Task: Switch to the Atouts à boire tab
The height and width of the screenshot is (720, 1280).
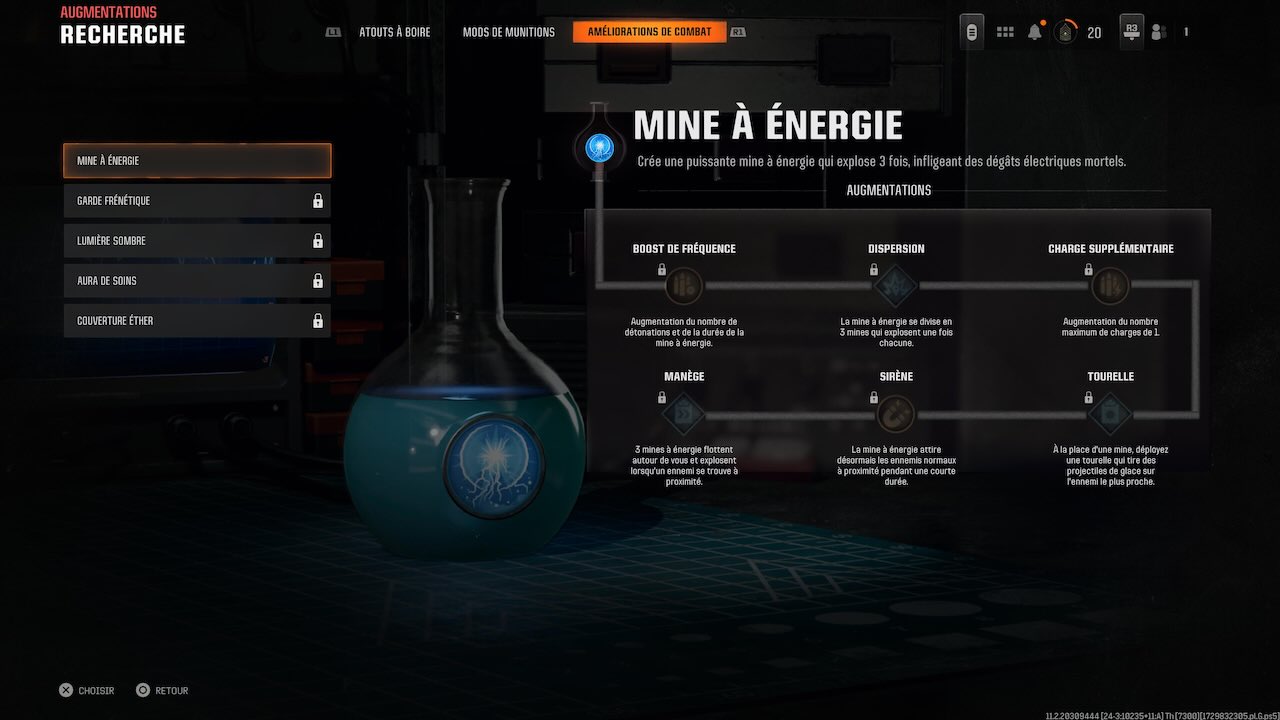Action: 394,32
